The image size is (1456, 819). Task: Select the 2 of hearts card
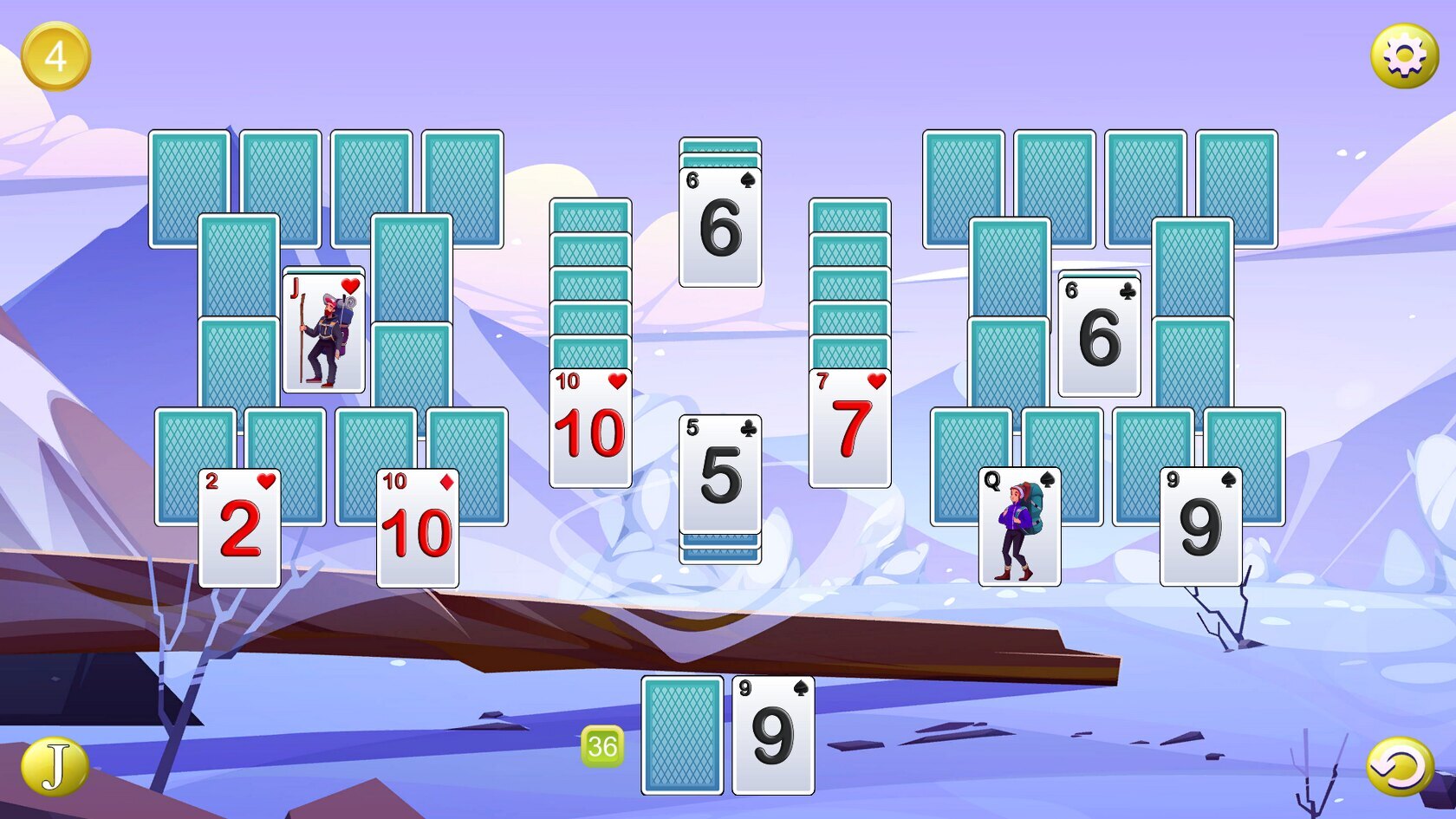pyautogui.click(x=239, y=528)
